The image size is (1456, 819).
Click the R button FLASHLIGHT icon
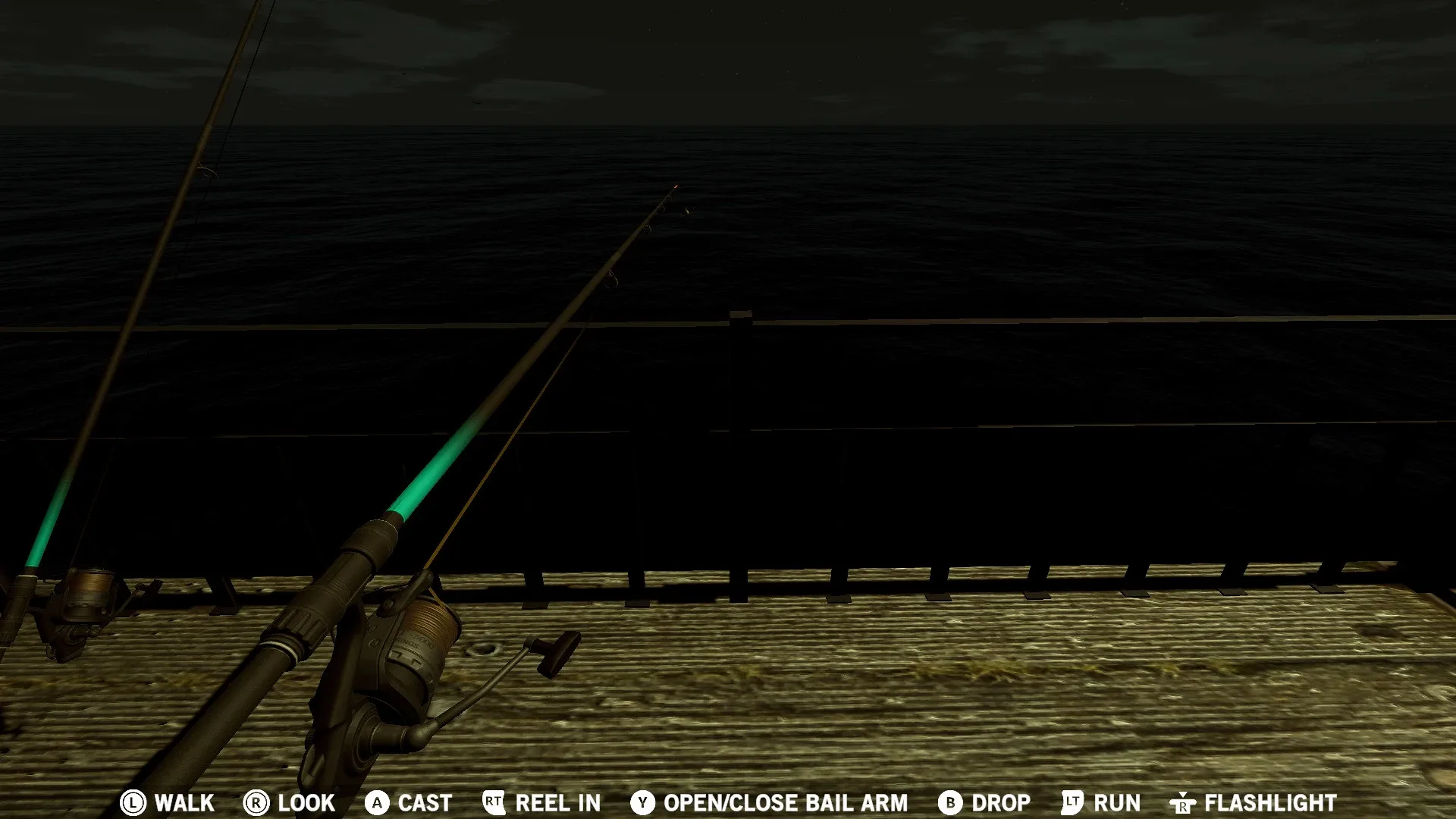coord(1185,803)
